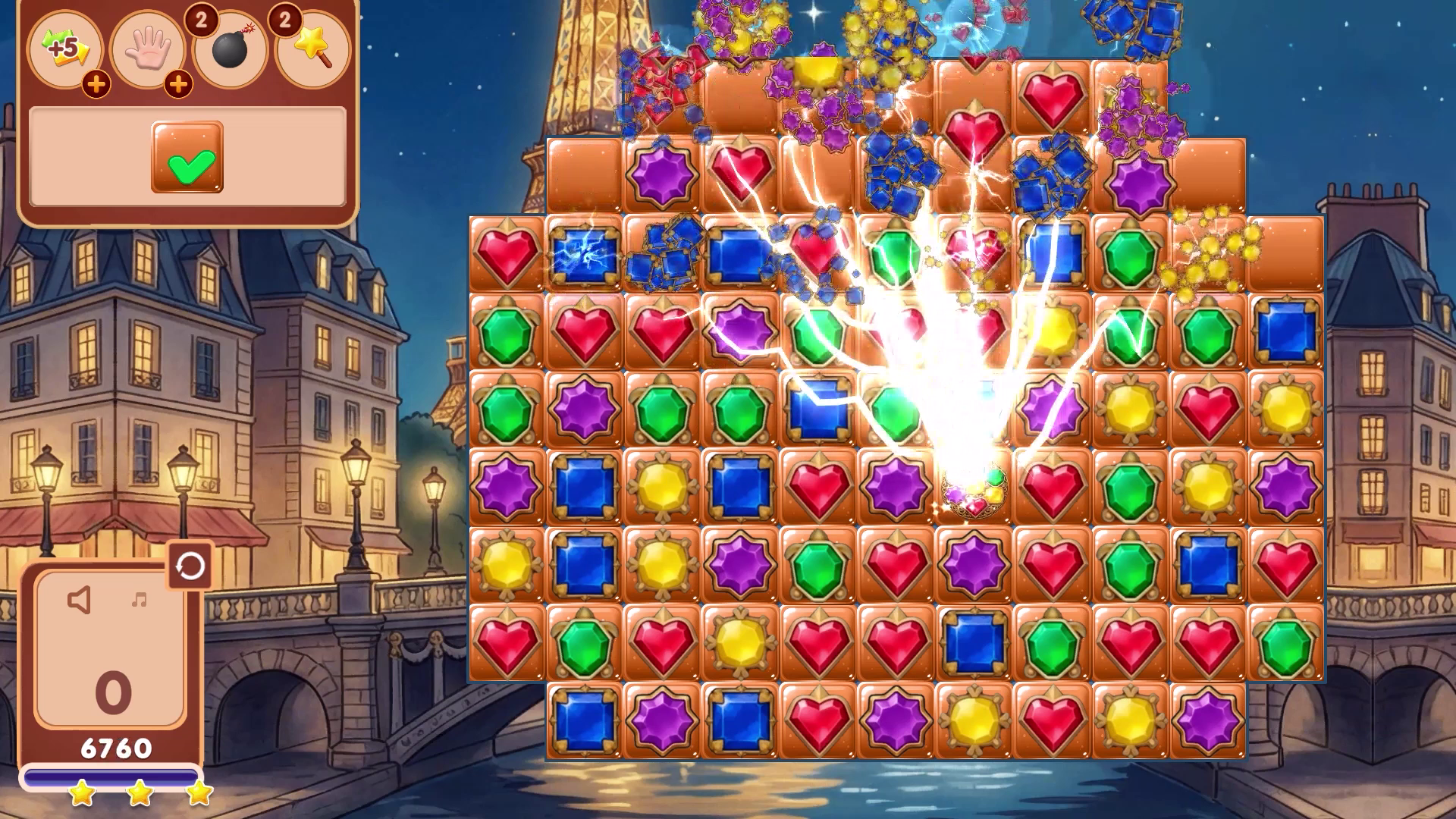The image size is (1456, 819).
Task: Click the restart level icon
Action: tap(191, 567)
